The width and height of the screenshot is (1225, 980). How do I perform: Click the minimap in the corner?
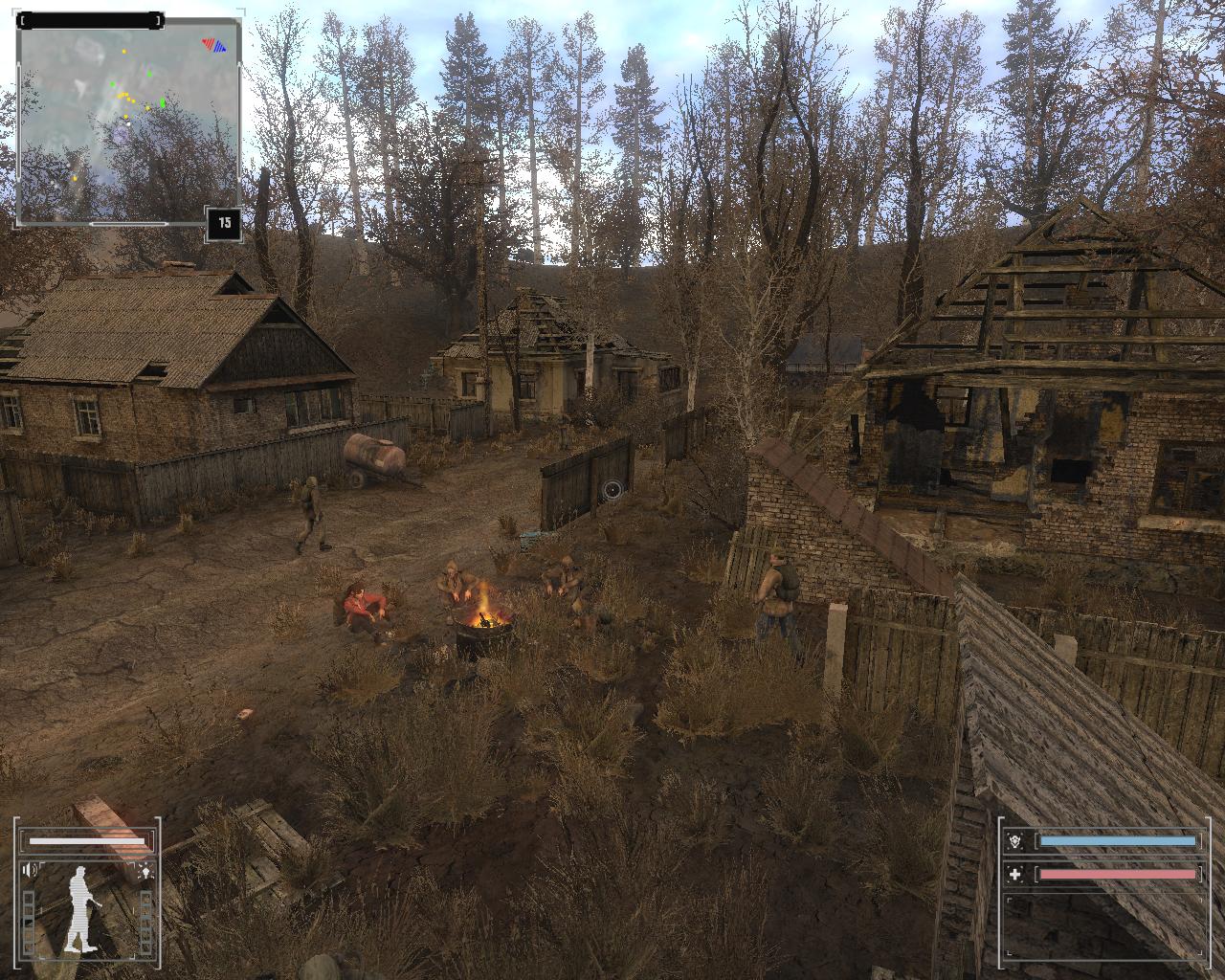128,122
